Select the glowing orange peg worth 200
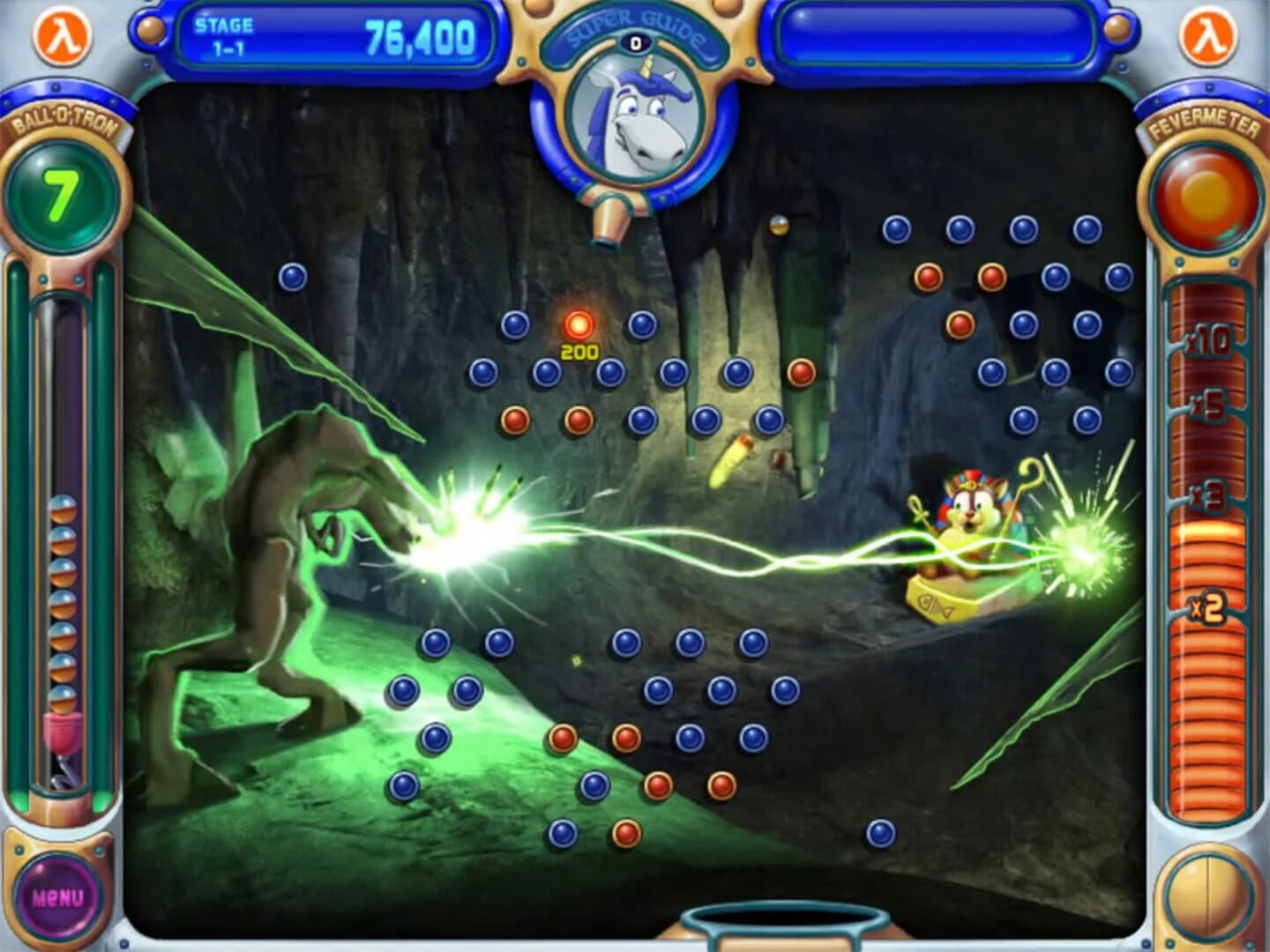Screen dimensions: 1270x952 [581, 324]
